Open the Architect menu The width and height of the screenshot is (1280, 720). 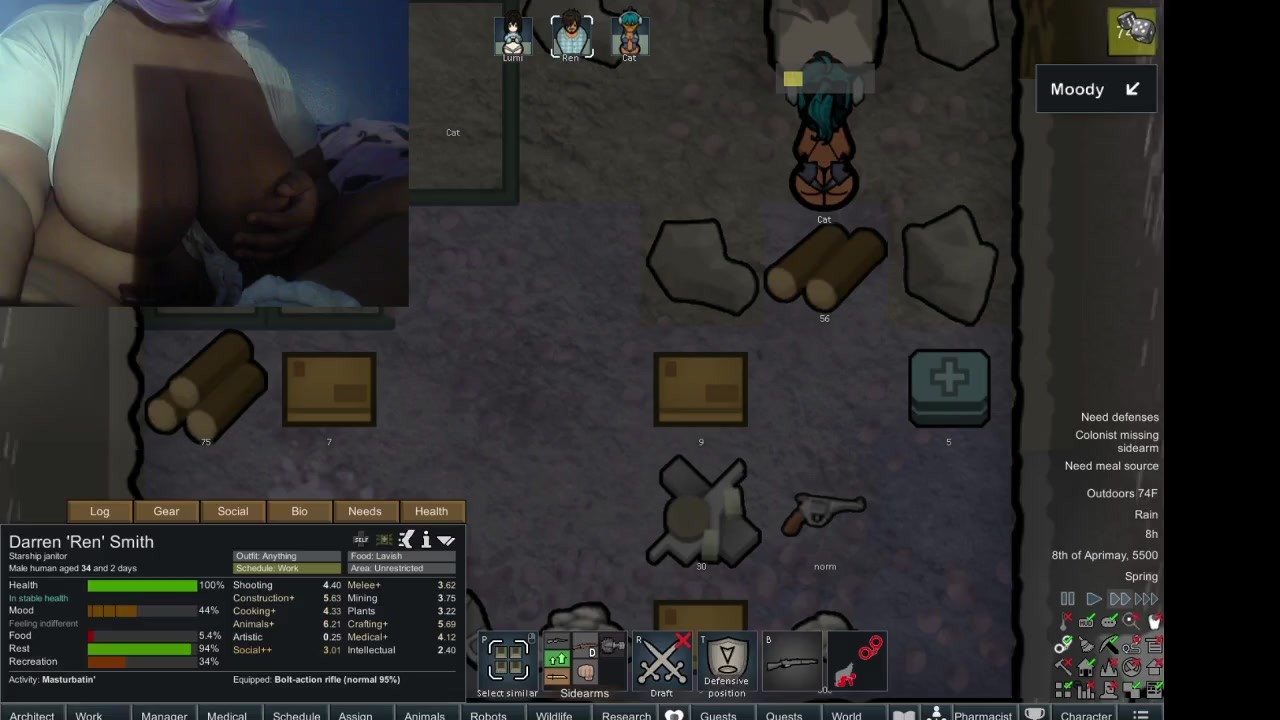[31, 714]
